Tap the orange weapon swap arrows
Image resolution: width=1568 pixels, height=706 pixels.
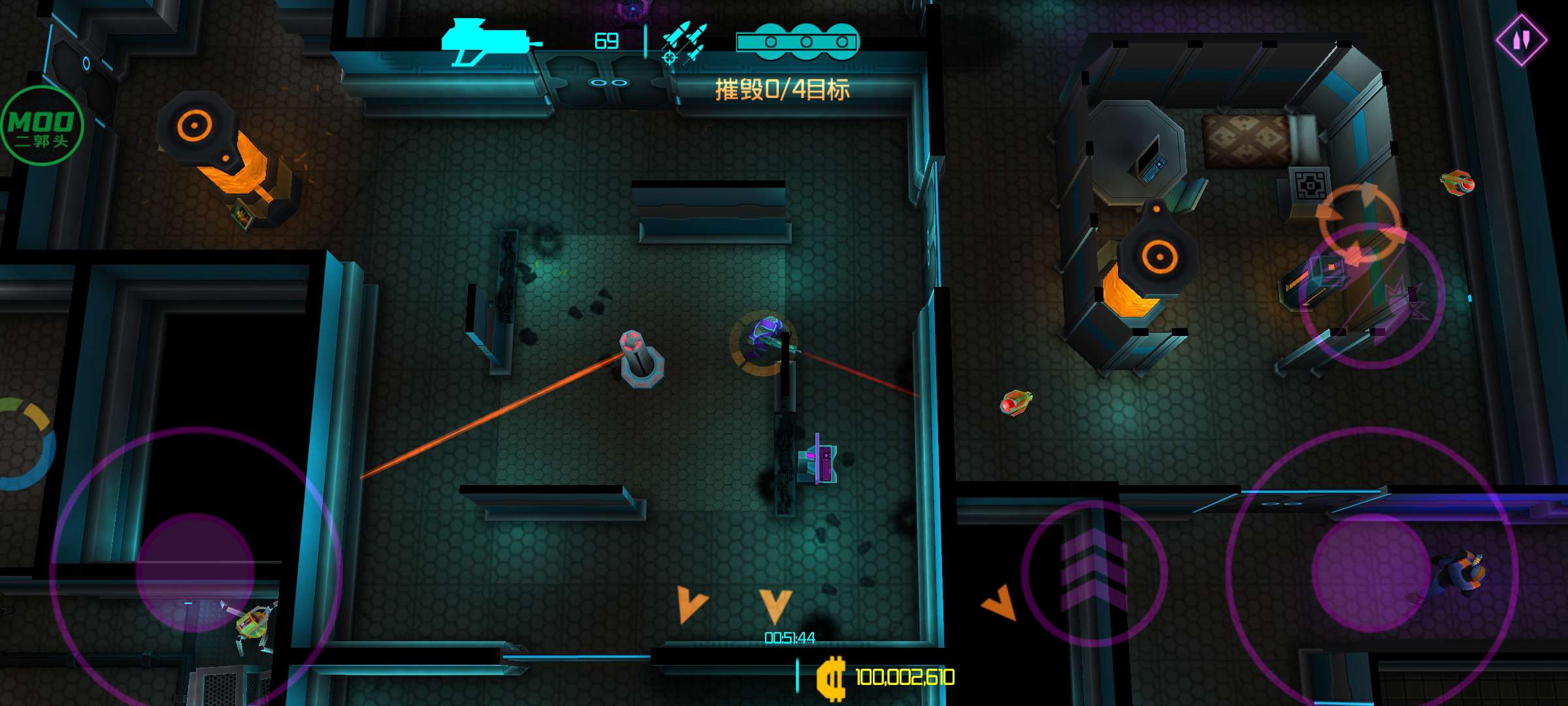pos(1359,224)
